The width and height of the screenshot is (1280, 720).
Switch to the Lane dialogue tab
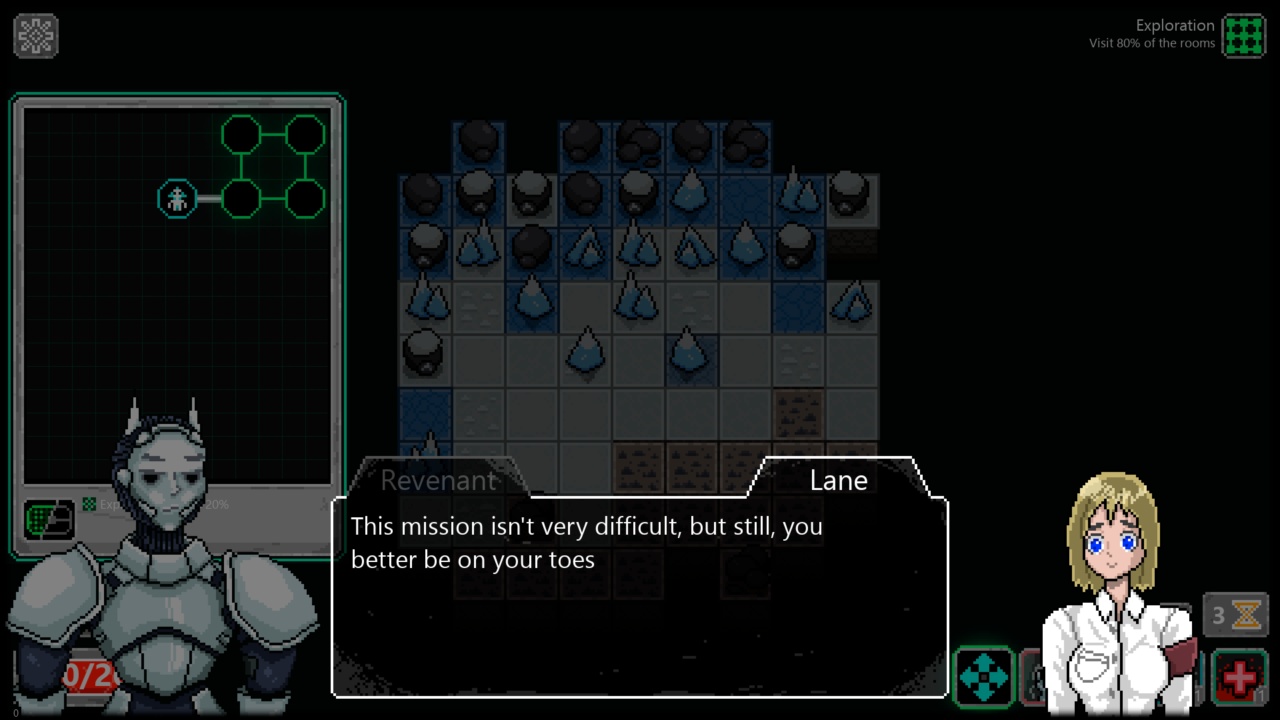click(x=839, y=480)
